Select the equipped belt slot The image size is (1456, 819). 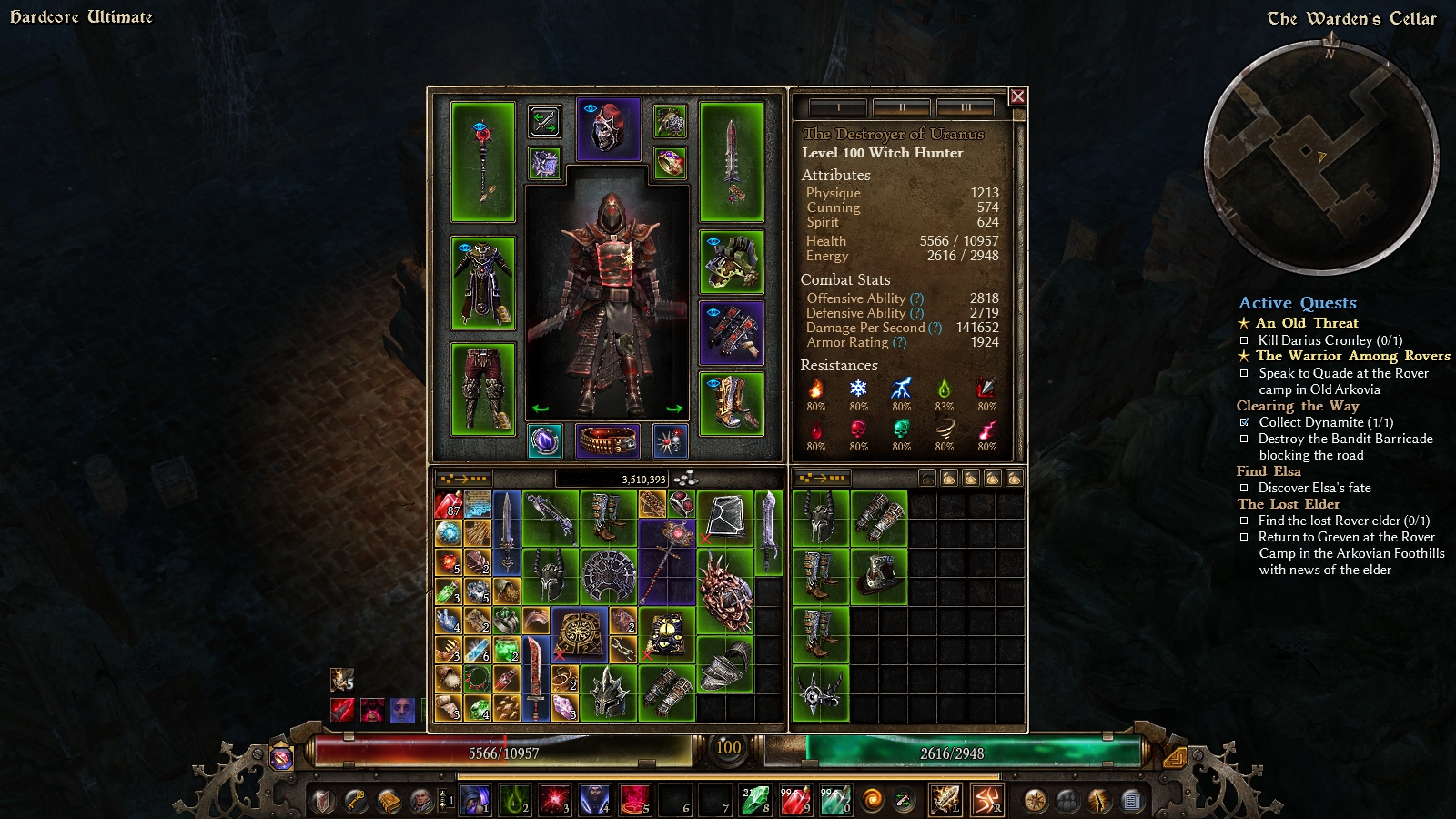[608, 441]
